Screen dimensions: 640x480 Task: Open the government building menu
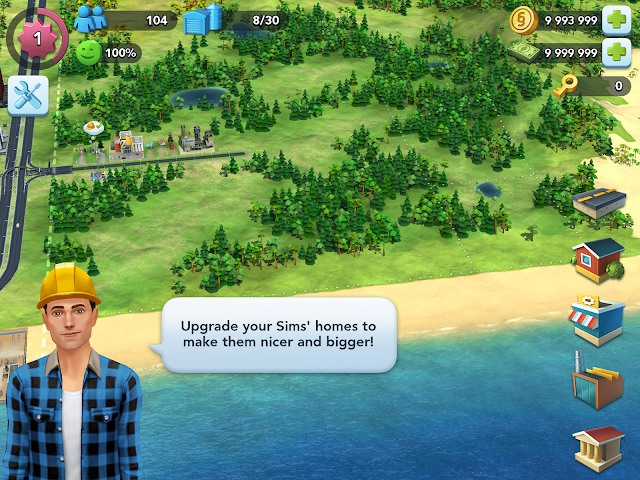point(598,446)
